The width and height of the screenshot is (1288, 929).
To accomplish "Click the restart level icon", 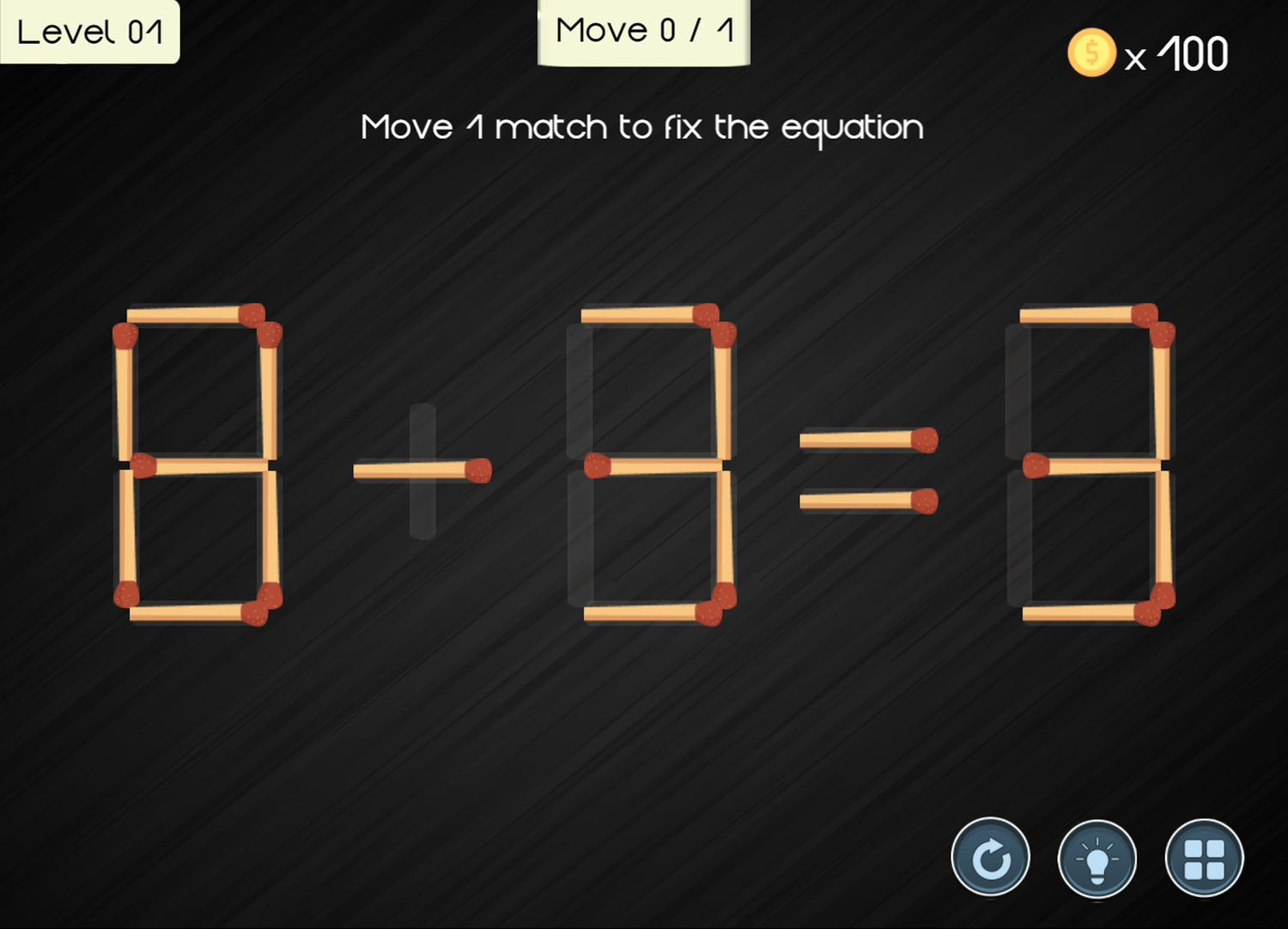I will click(989, 858).
